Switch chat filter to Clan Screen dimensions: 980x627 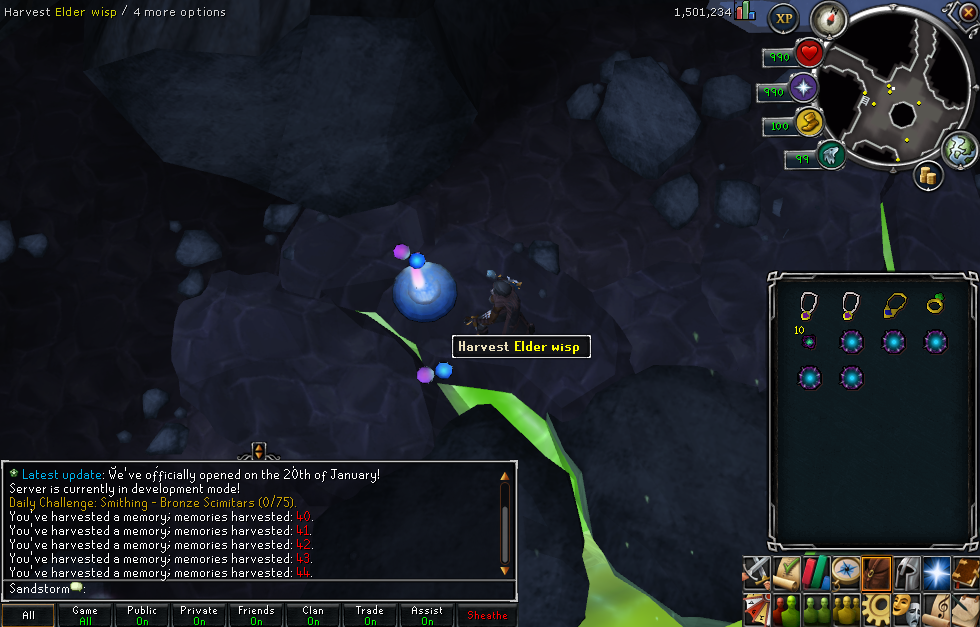coord(313,615)
